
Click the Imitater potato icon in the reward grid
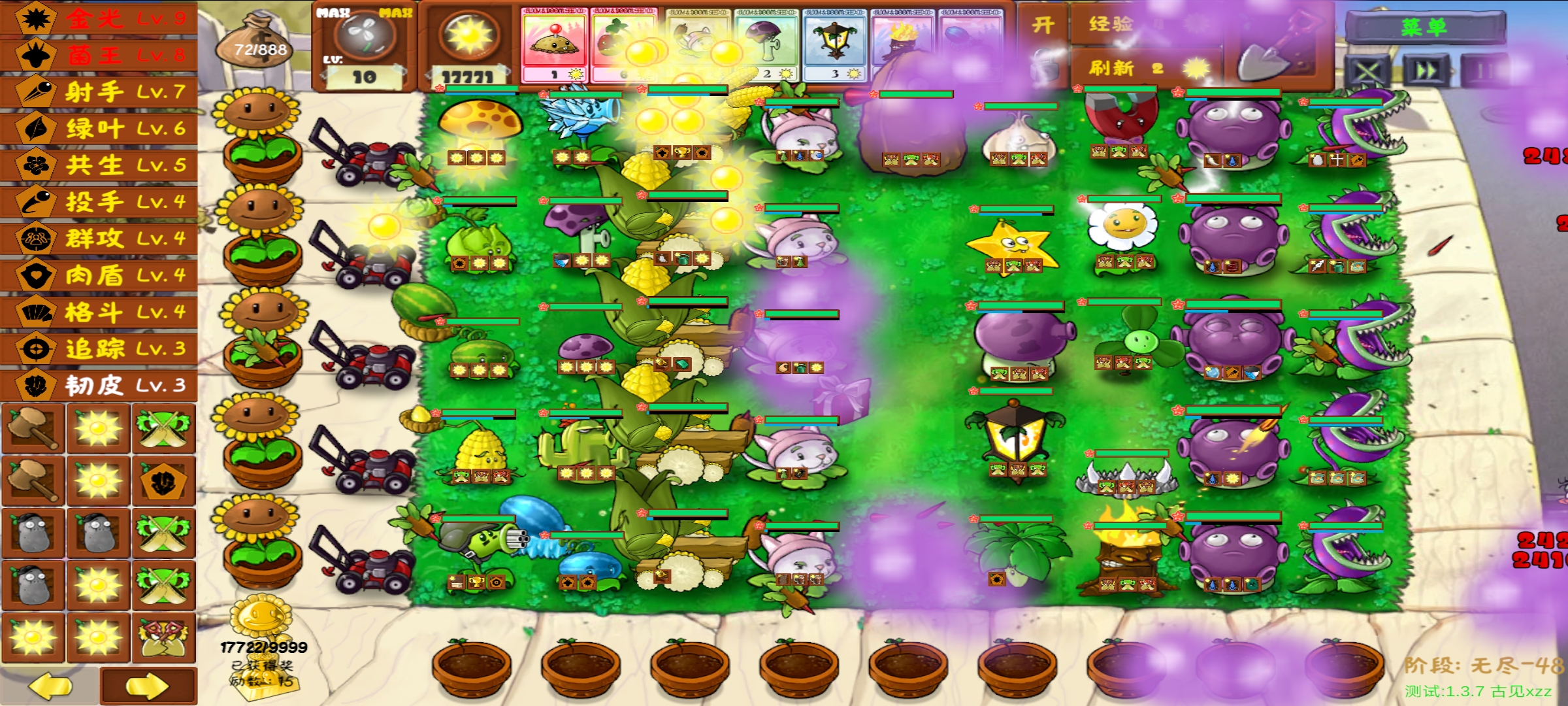point(34,533)
